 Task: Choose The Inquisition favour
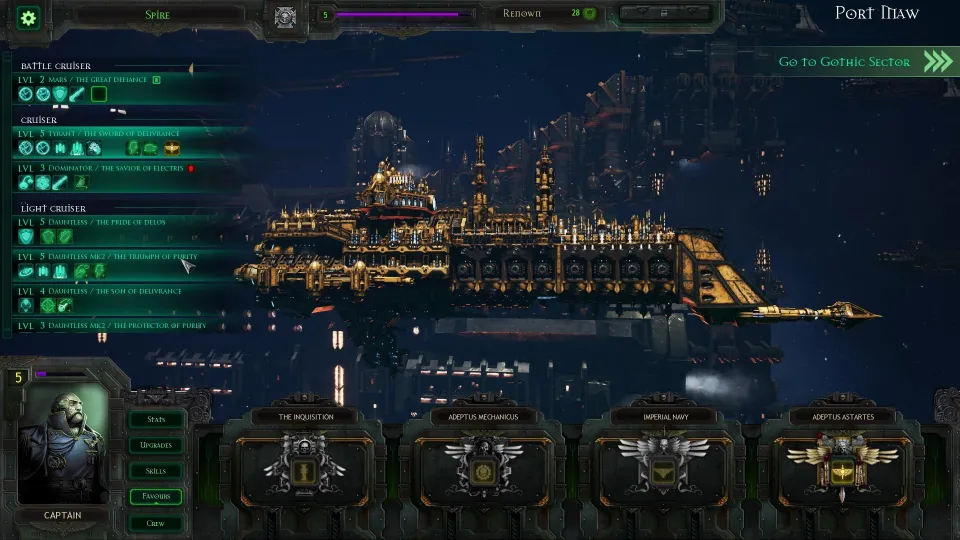coord(305,467)
